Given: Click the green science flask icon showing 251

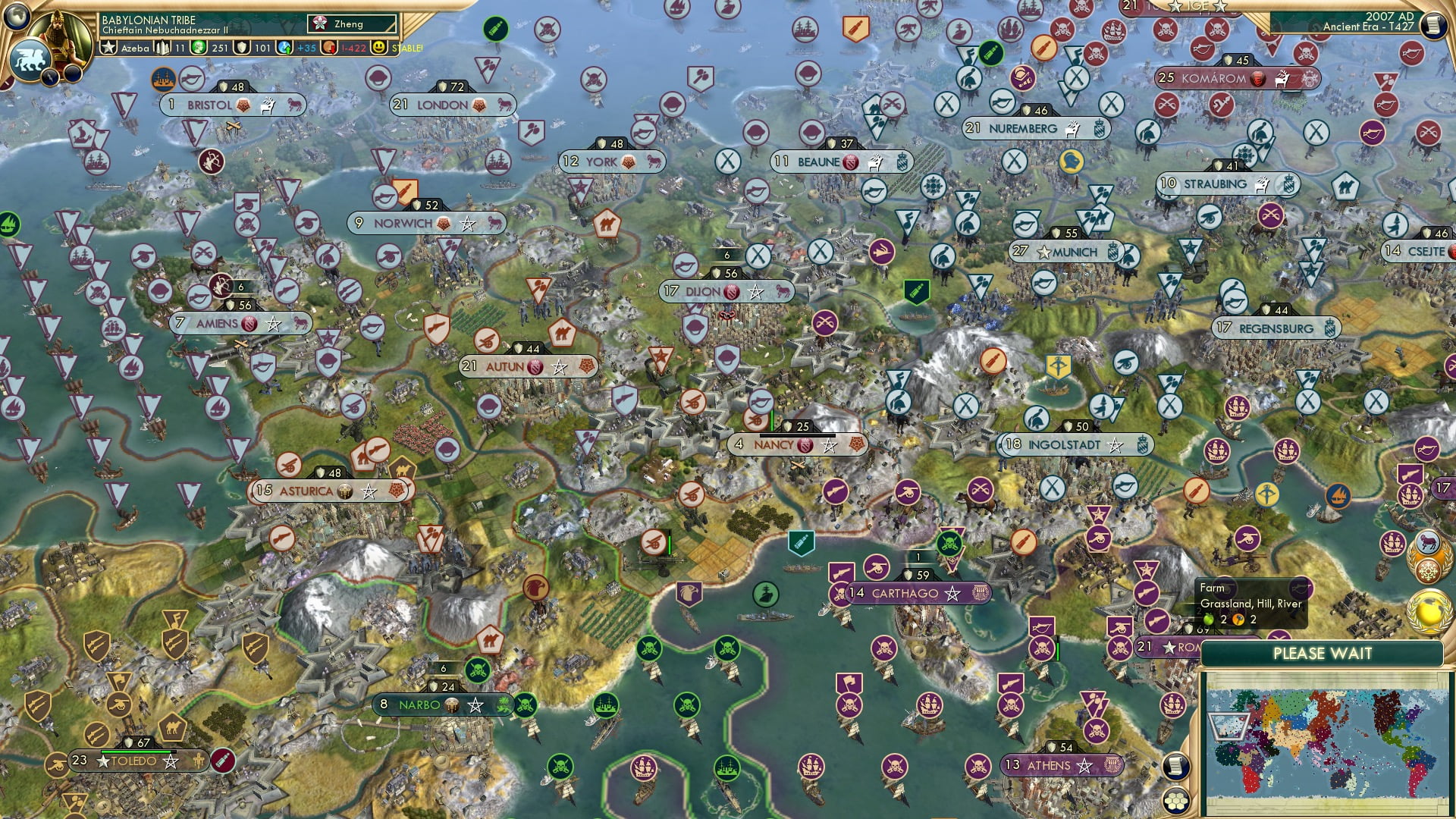Looking at the screenshot, I should pyautogui.click(x=198, y=48).
